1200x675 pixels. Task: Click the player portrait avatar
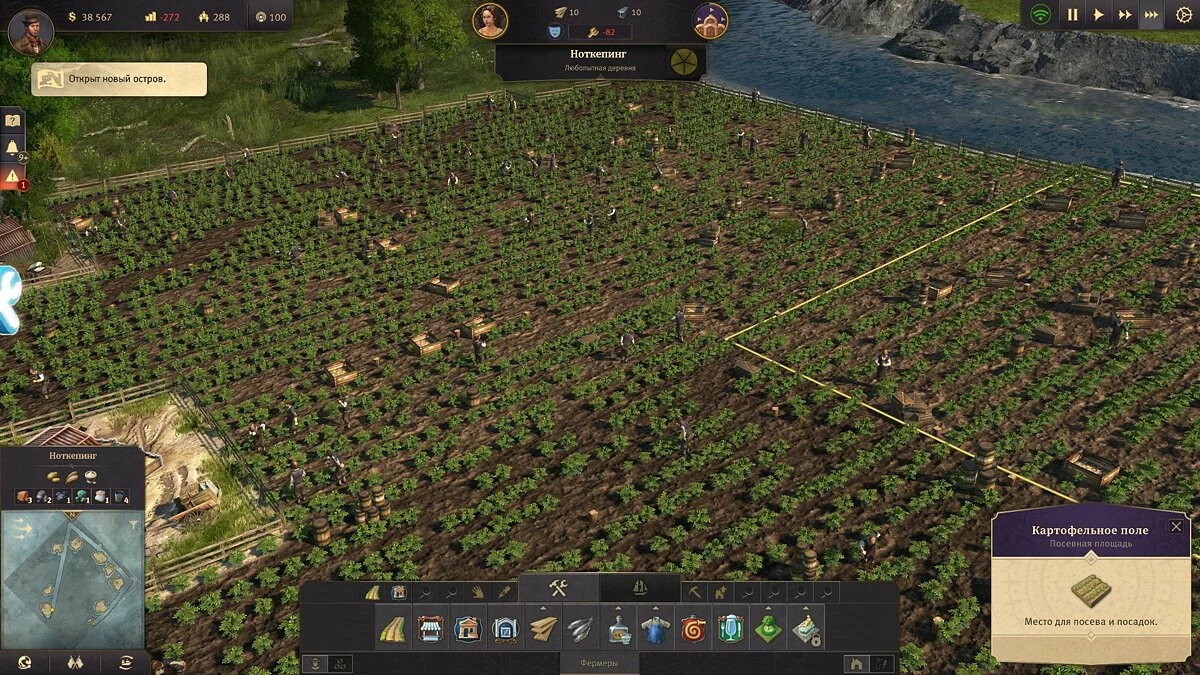click(x=30, y=30)
